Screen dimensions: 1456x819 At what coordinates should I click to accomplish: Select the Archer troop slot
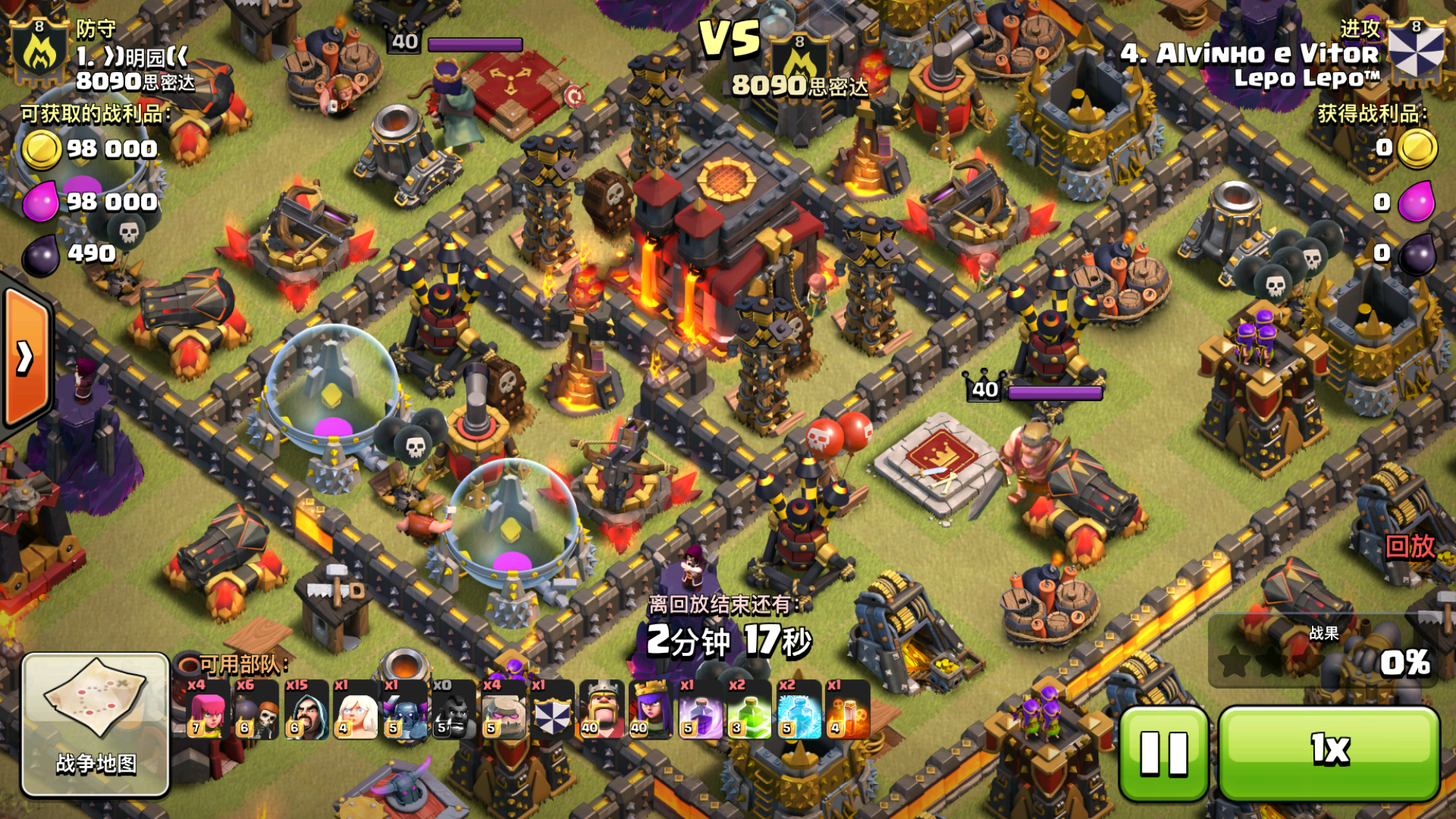[x=207, y=710]
